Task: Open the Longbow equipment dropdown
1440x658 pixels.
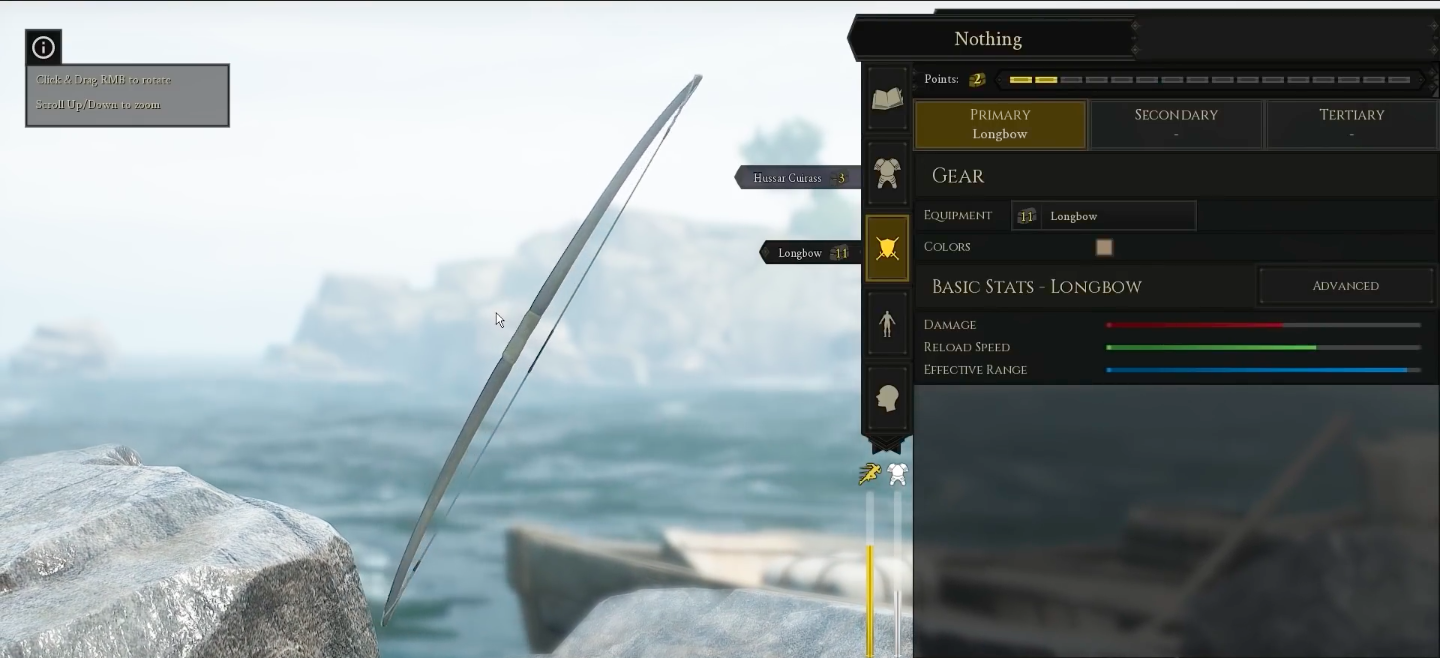Action: pos(1104,216)
